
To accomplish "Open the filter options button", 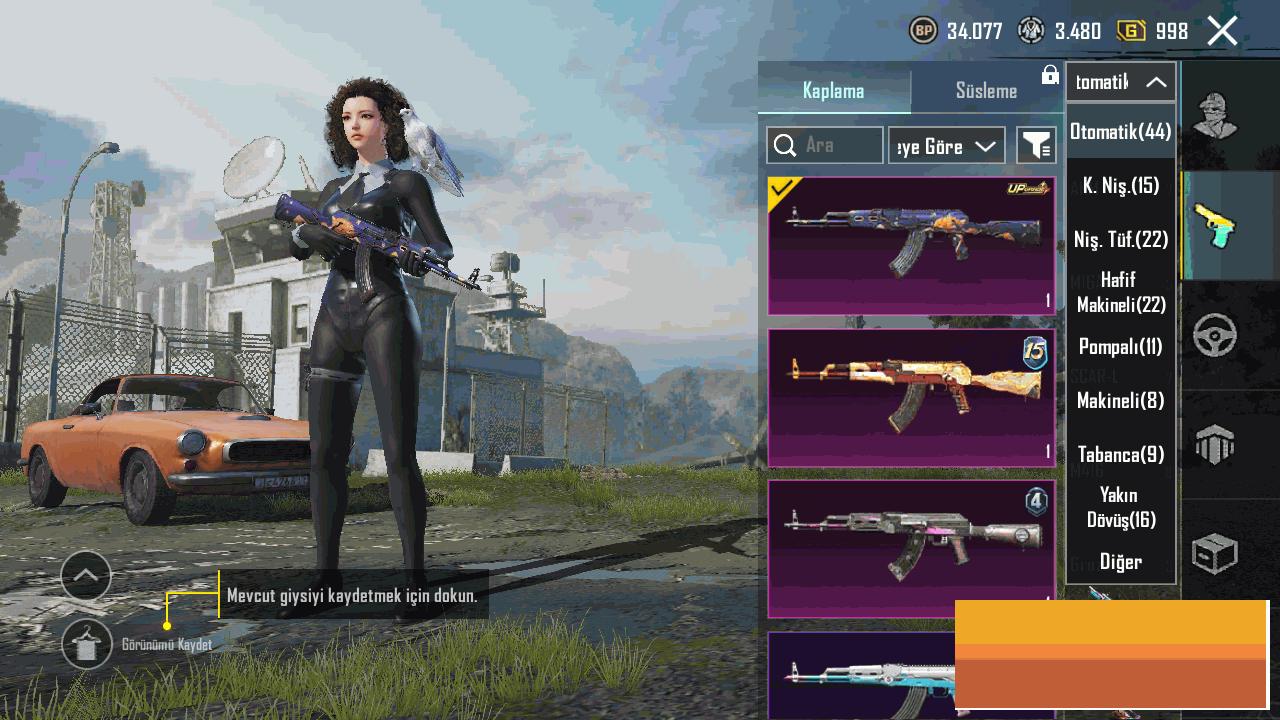I will [x=1036, y=146].
